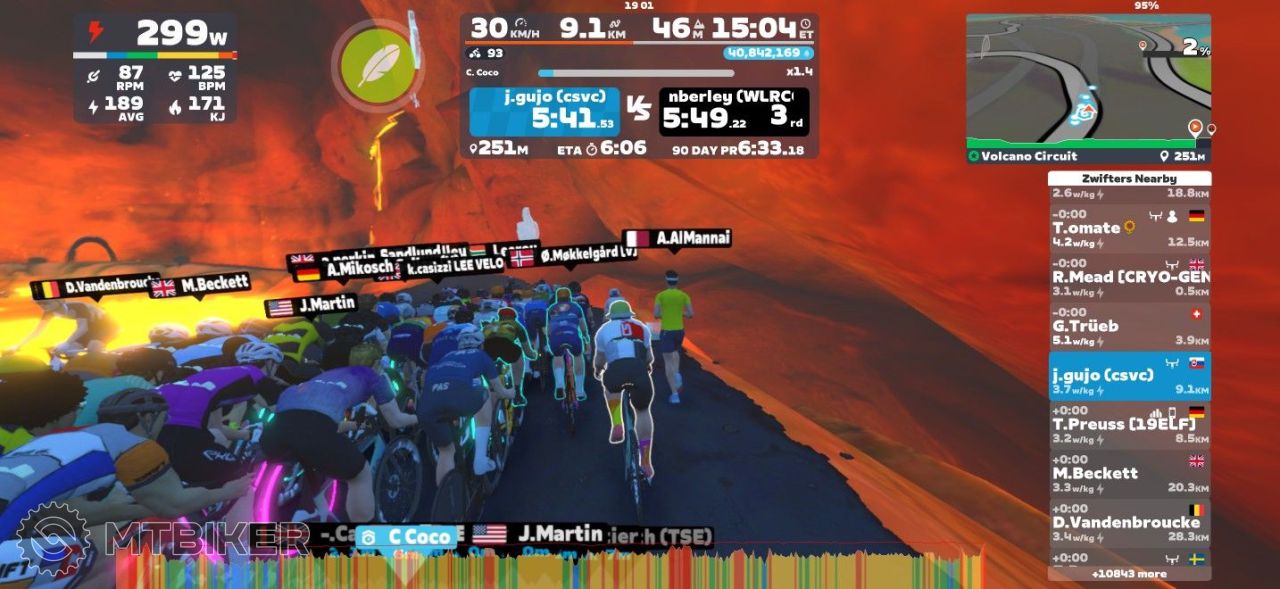Pick M.Beckett in the riders list
The width and height of the screenshot is (1280, 589).
point(1128,473)
